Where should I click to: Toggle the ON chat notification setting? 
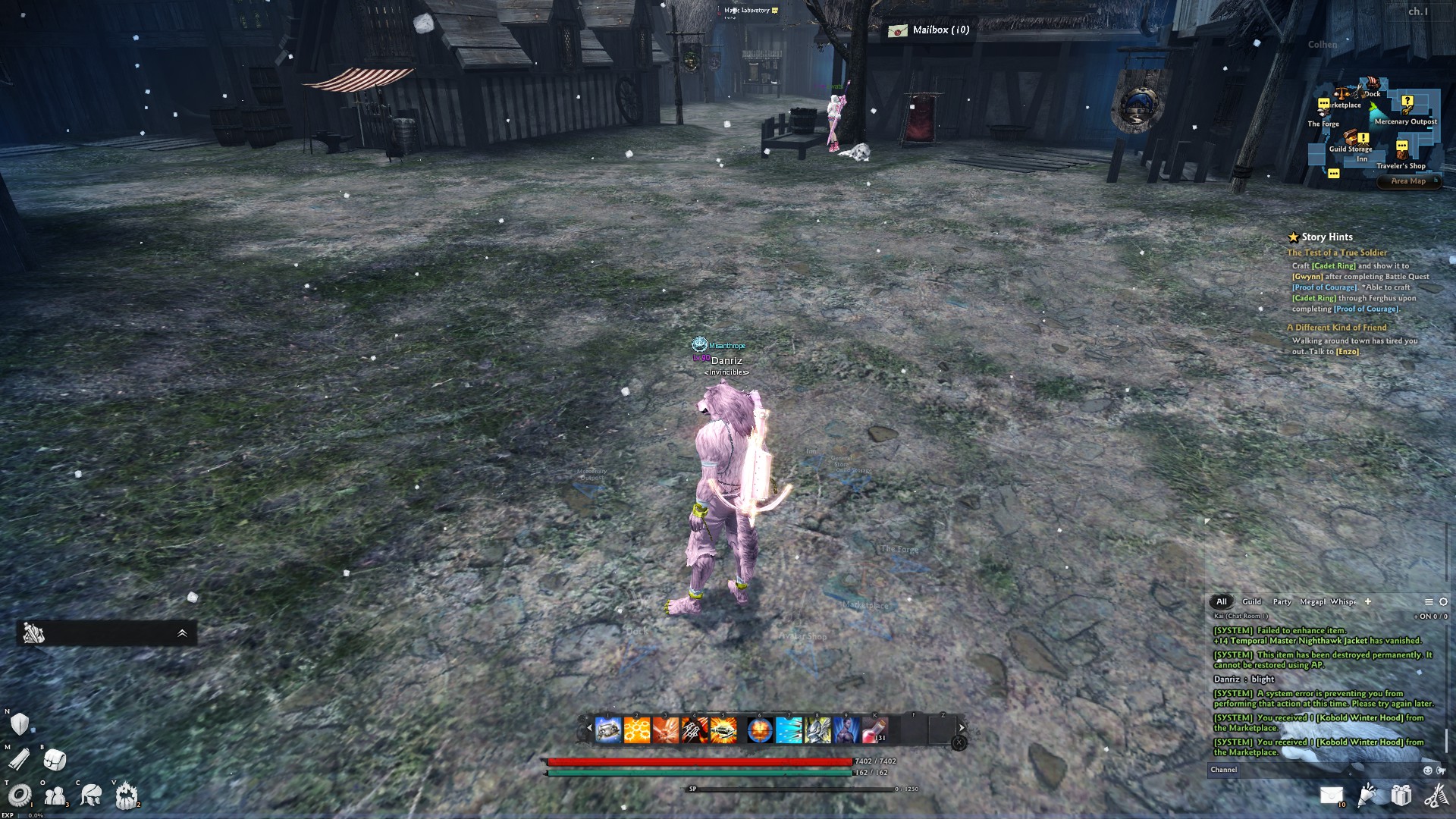click(1427, 616)
